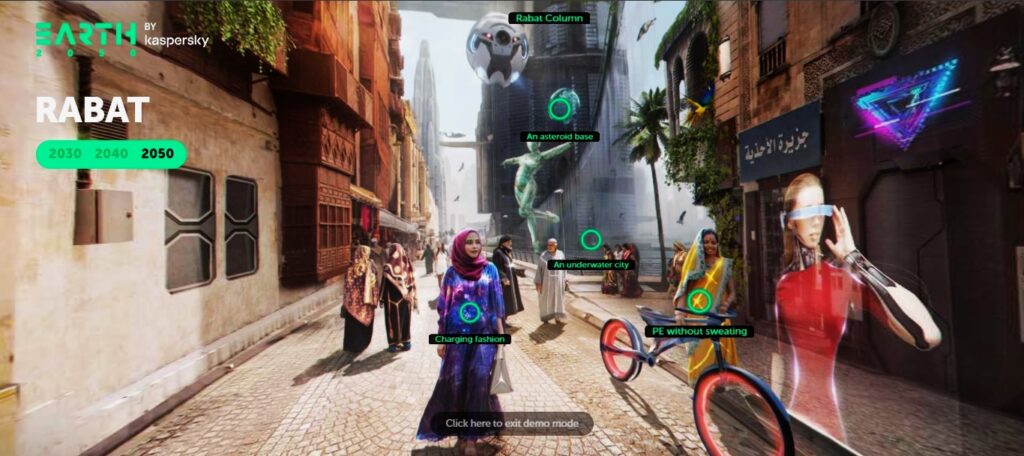The image size is (1024, 456).
Task: Click here to exit demo mode
Action: pyautogui.click(x=511, y=423)
